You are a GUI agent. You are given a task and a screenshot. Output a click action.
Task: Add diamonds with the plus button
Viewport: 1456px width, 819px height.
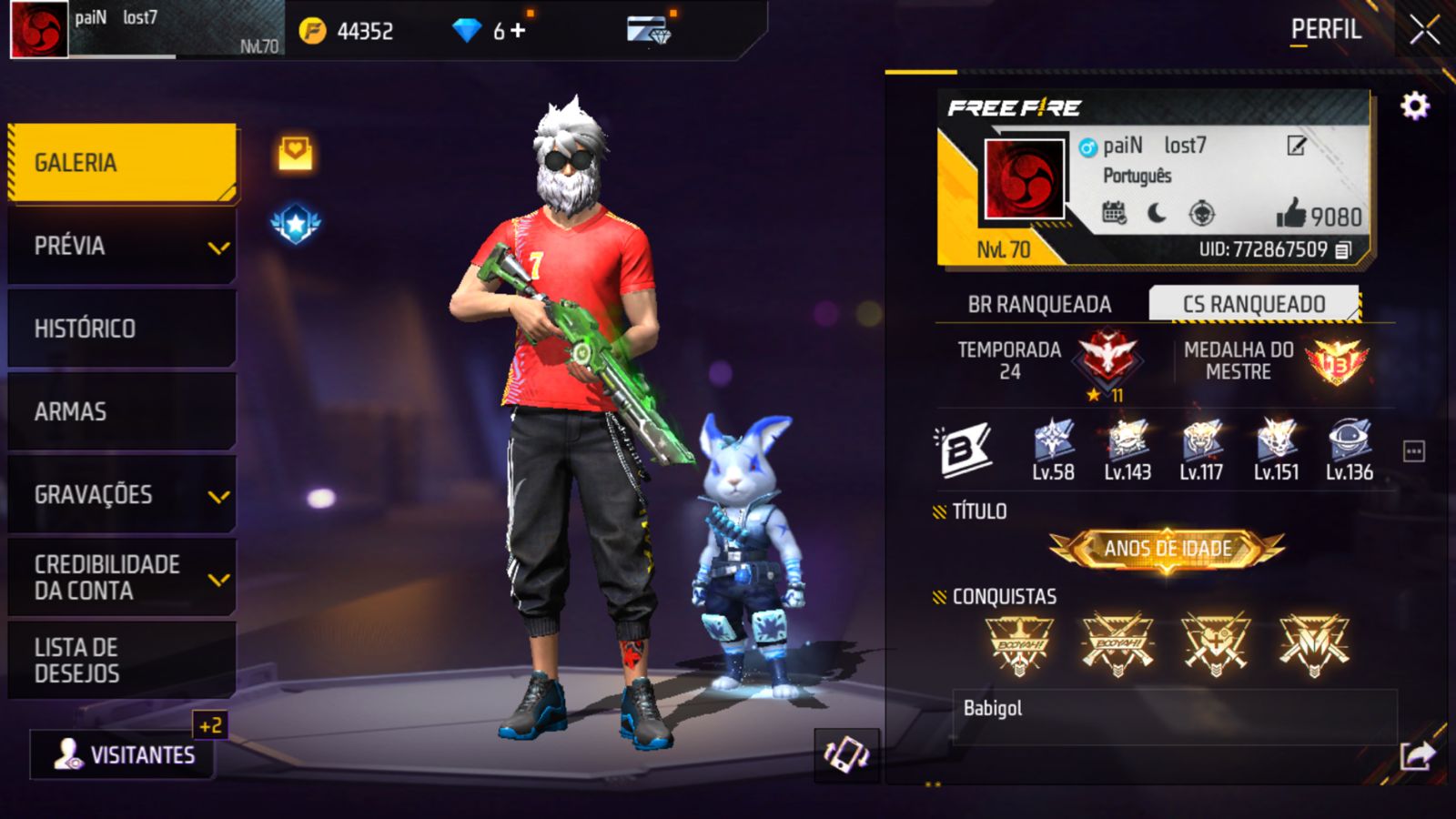(x=518, y=31)
